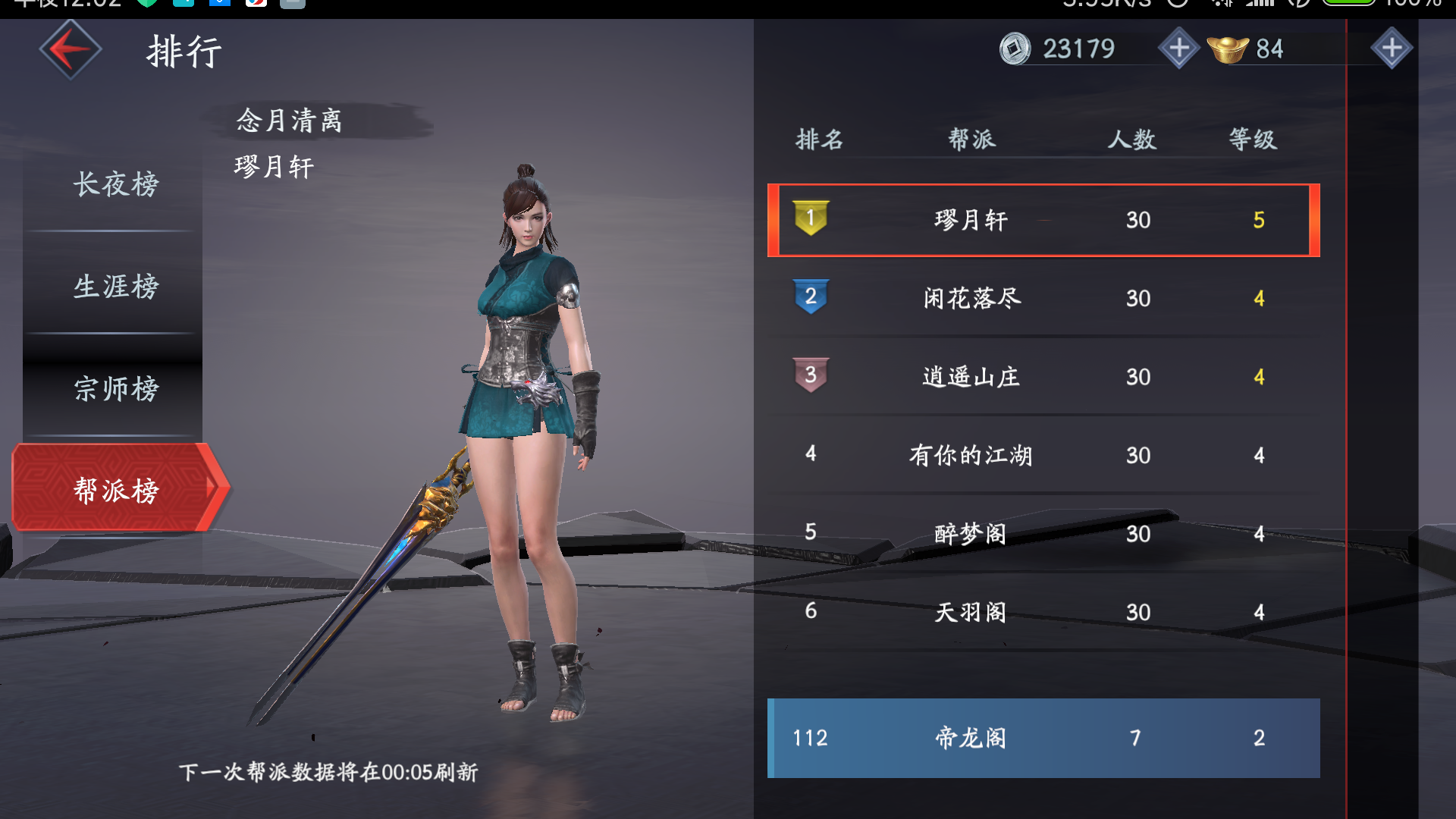
Task: Open ingot top-up with the plus icon
Action: coord(1392,49)
